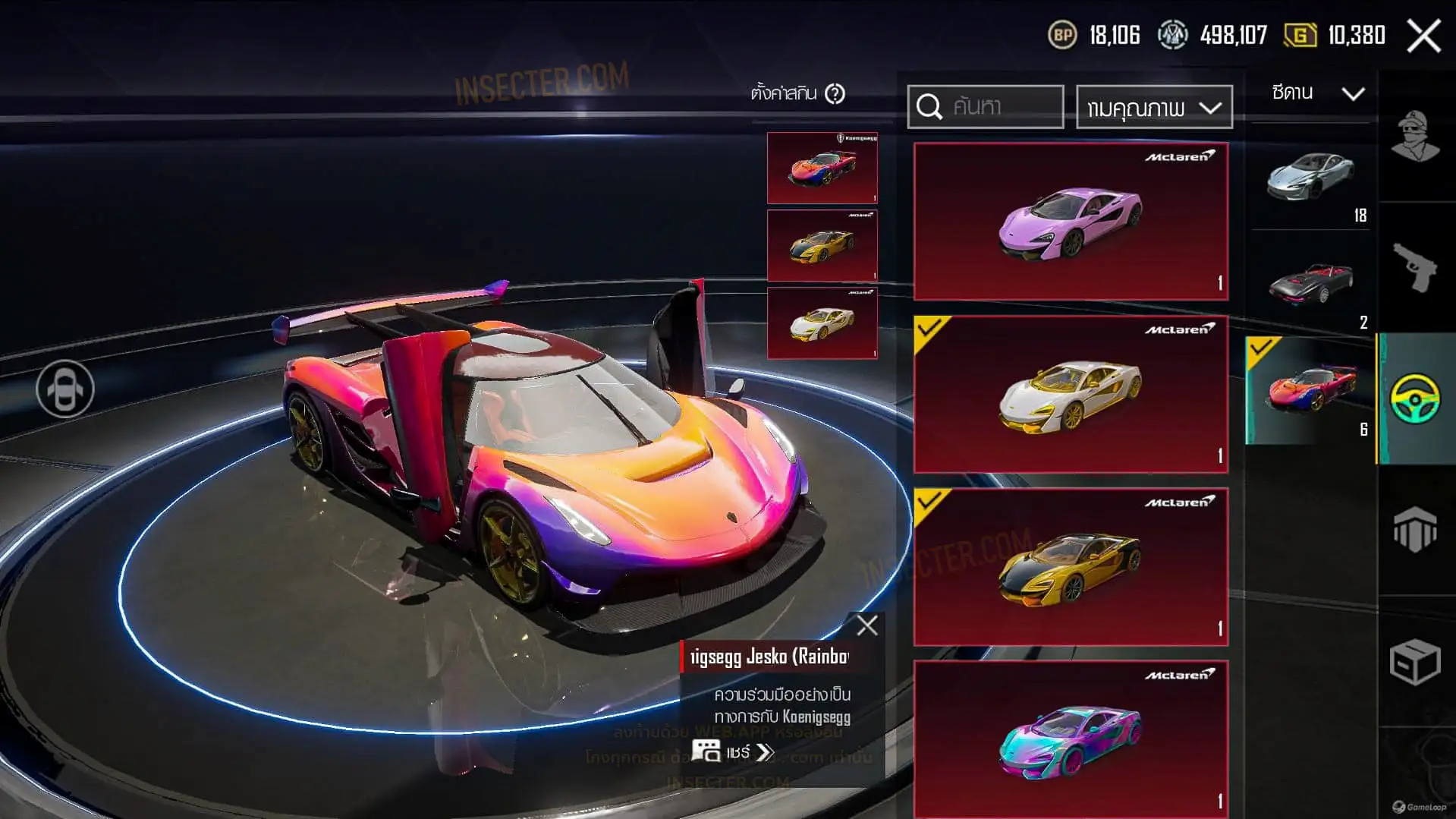This screenshot has height=819, width=1456.
Task: Select the silver sports car model
Action: (x=1310, y=178)
